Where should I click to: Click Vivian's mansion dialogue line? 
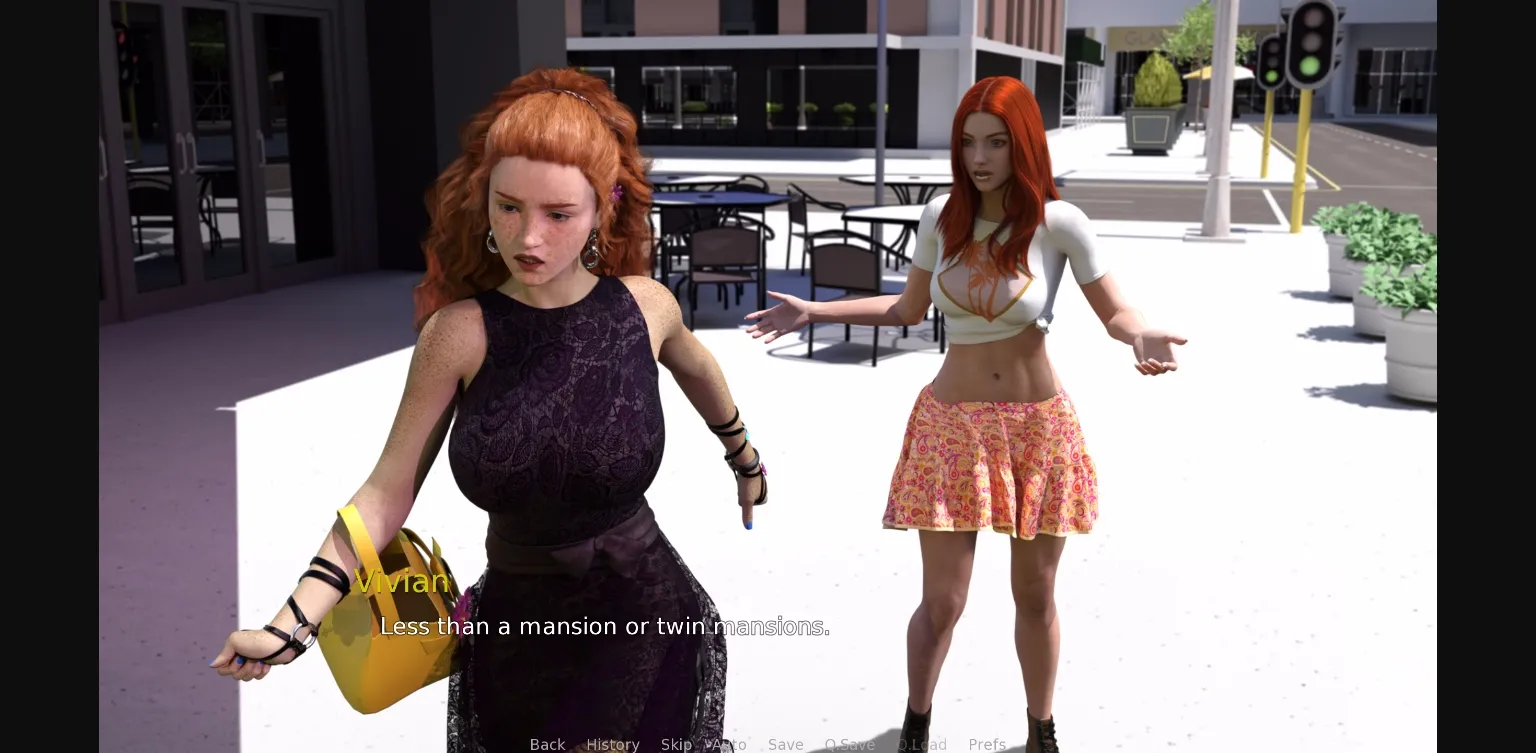click(x=604, y=627)
